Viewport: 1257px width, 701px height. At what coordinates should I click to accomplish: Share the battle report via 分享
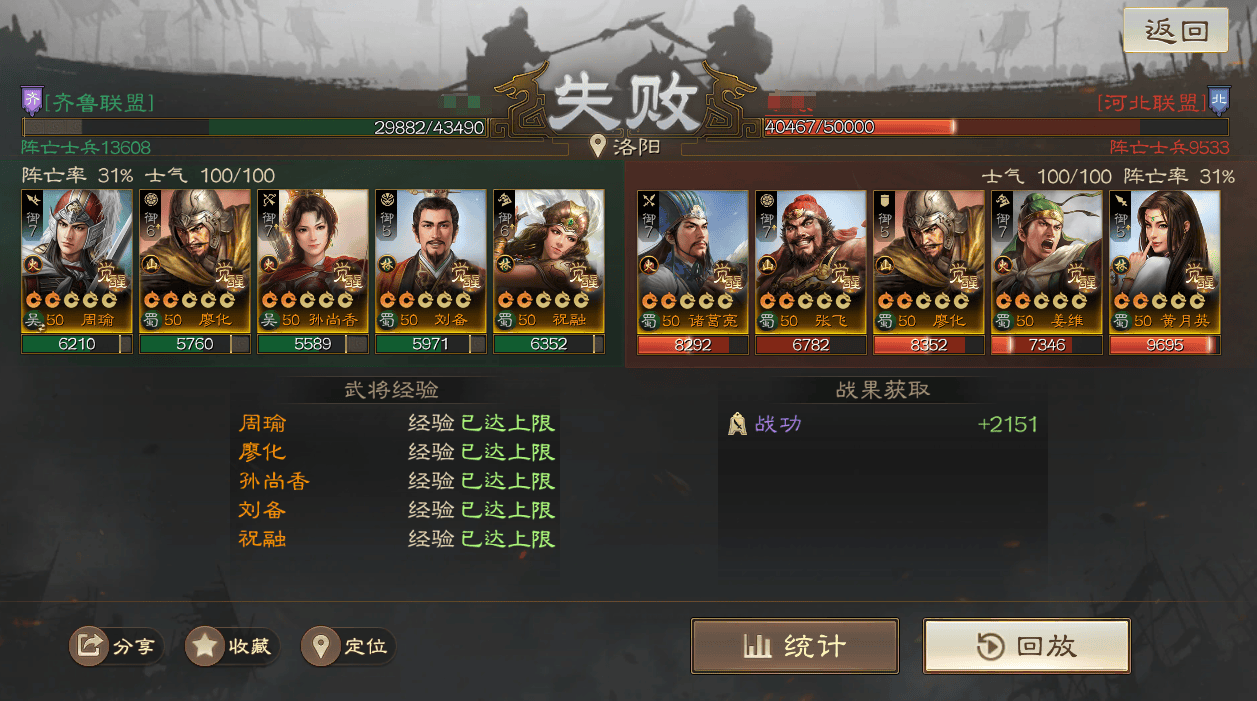coord(116,646)
